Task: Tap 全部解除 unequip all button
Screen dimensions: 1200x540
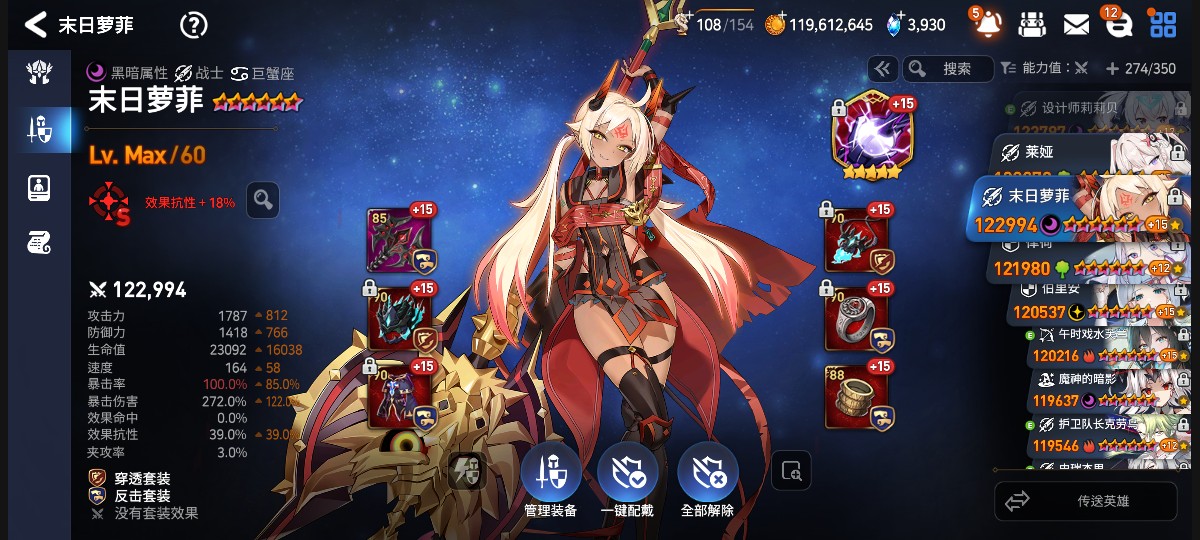Action: click(708, 481)
